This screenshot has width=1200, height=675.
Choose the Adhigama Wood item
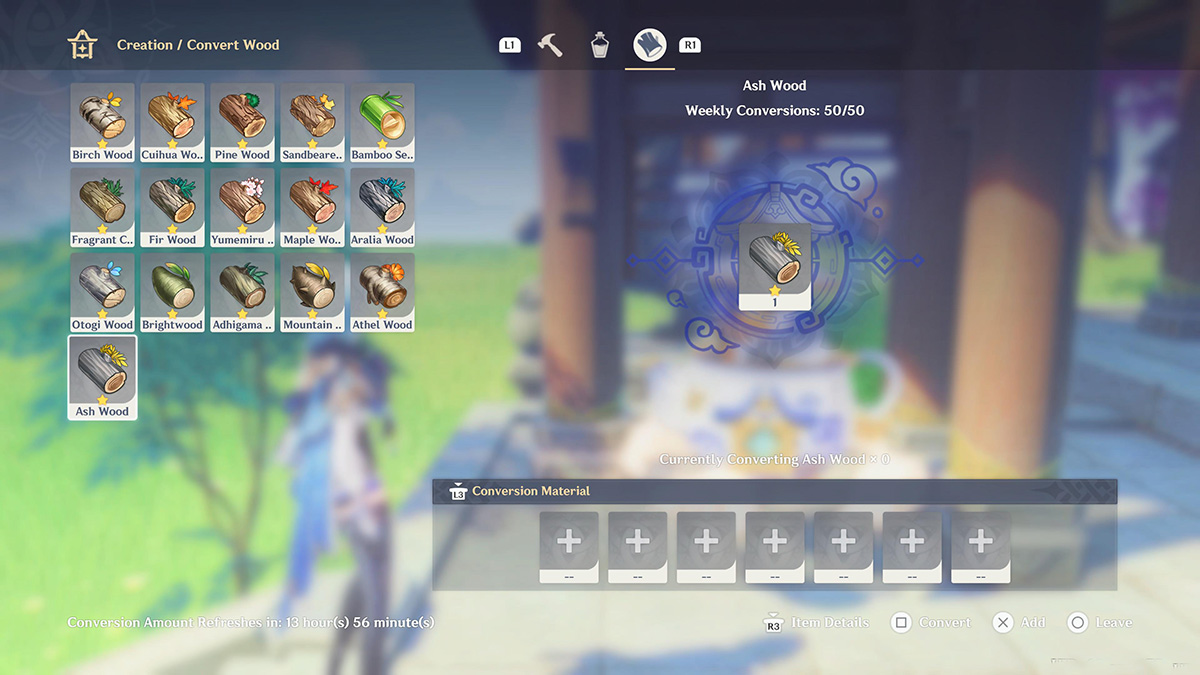pyautogui.click(x=242, y=292)
